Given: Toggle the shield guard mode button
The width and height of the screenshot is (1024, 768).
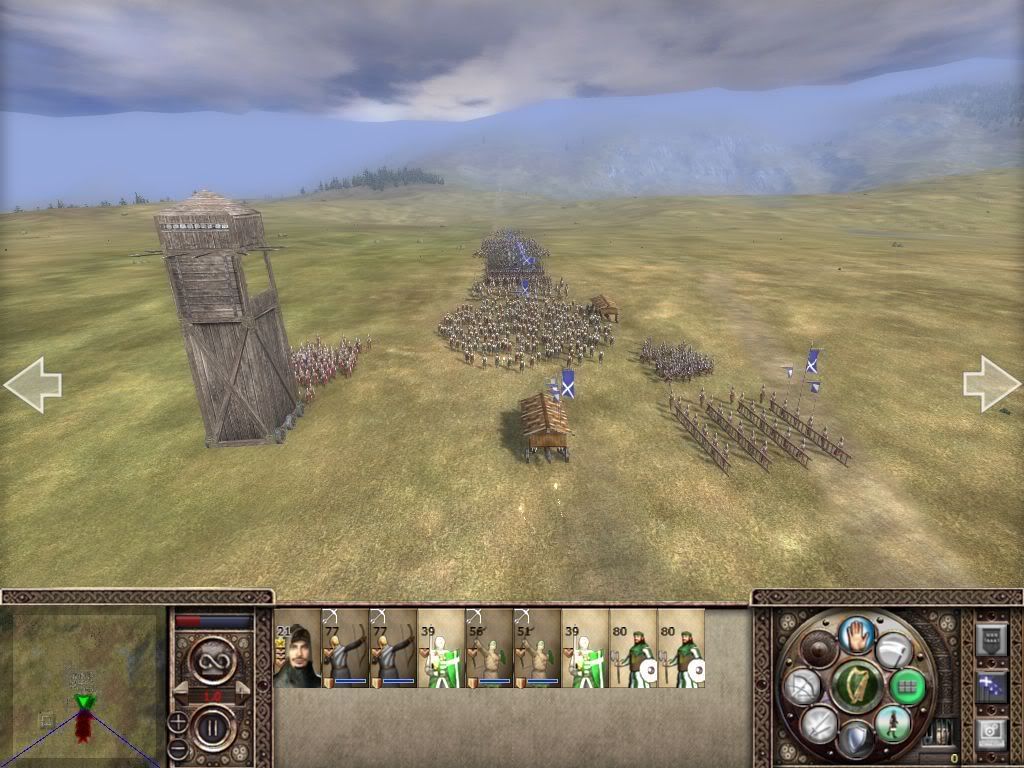Looking at the screenshot, I should (856, 740).
